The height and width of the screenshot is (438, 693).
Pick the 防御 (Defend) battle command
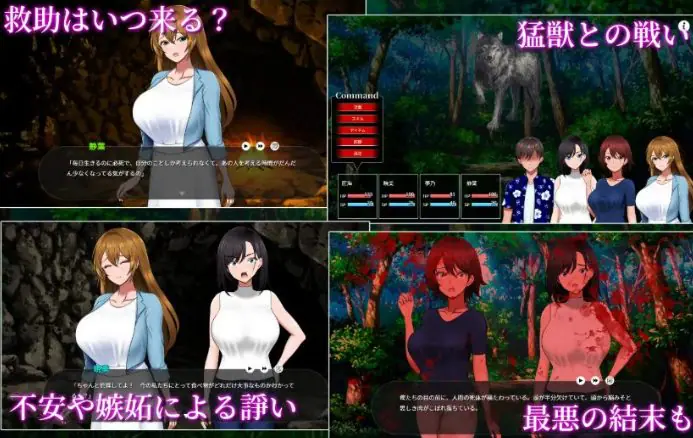[x=357, y=142]
